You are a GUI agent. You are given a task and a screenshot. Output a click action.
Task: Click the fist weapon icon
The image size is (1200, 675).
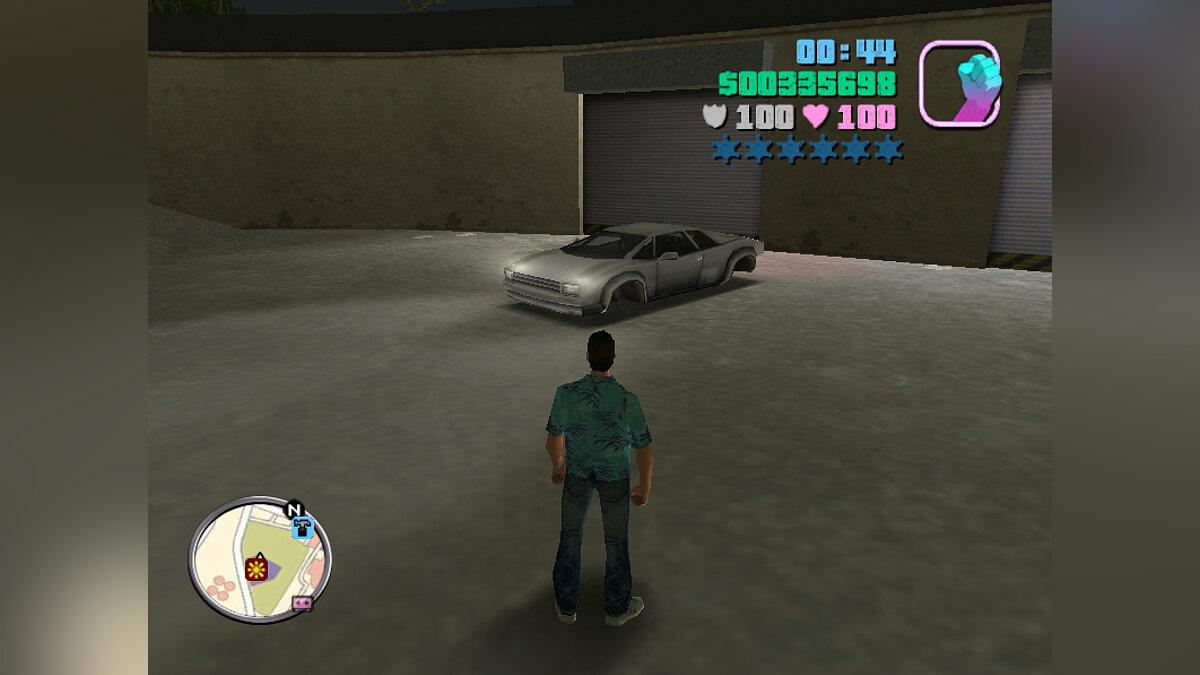pyautogui.click(x=959, y=84)
